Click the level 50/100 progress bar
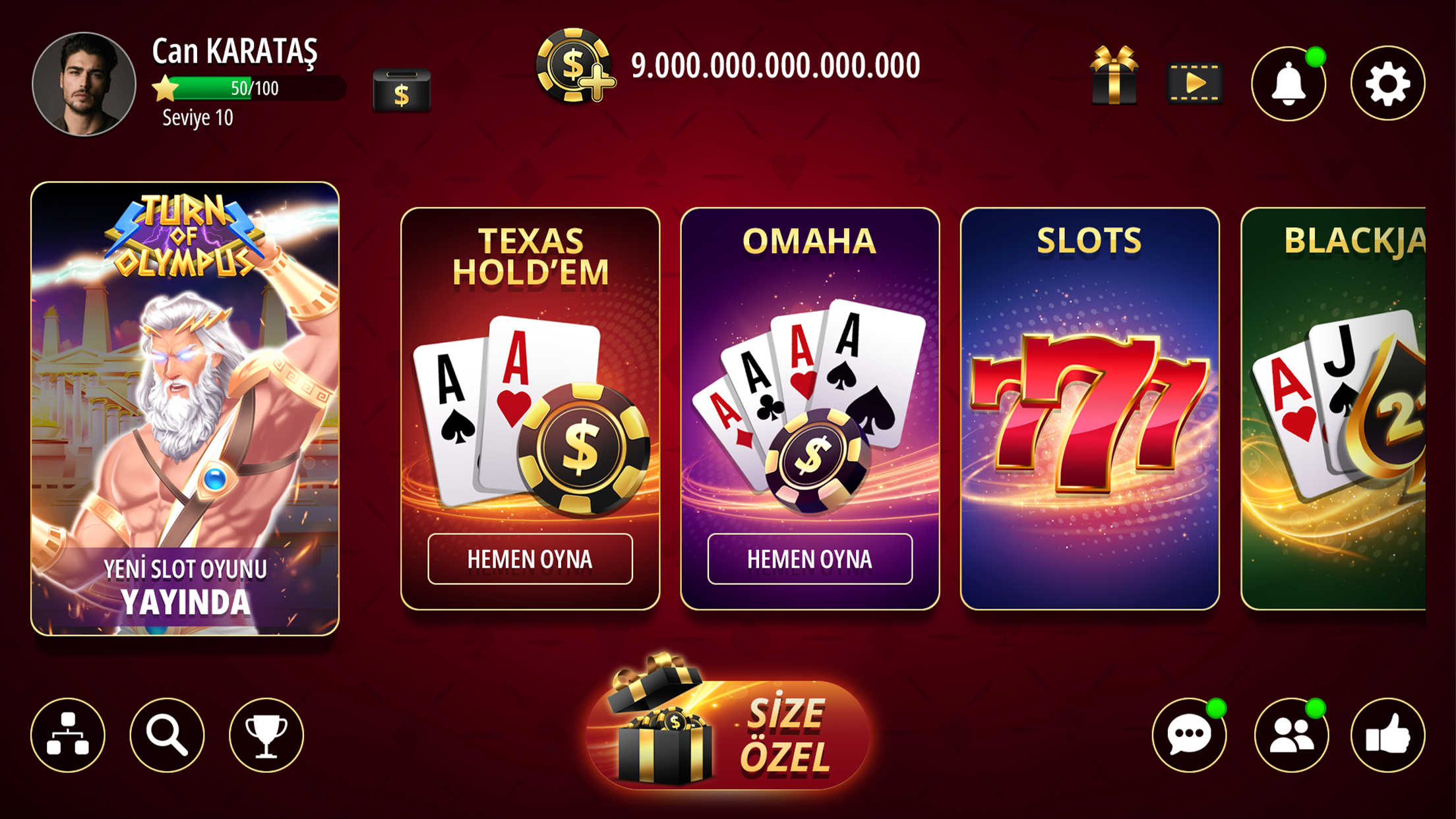 point(251,88)
